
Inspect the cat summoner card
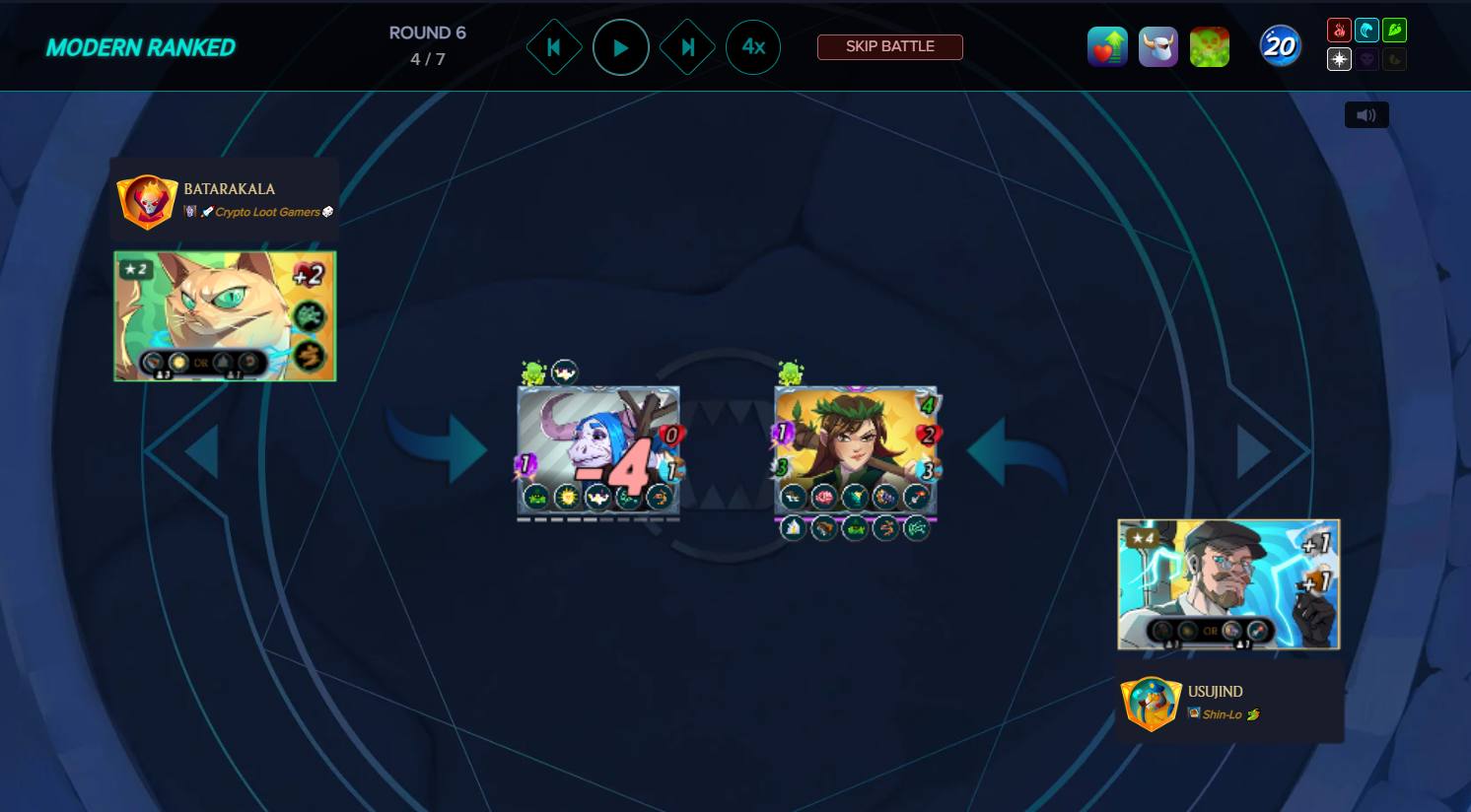(225, 316)
